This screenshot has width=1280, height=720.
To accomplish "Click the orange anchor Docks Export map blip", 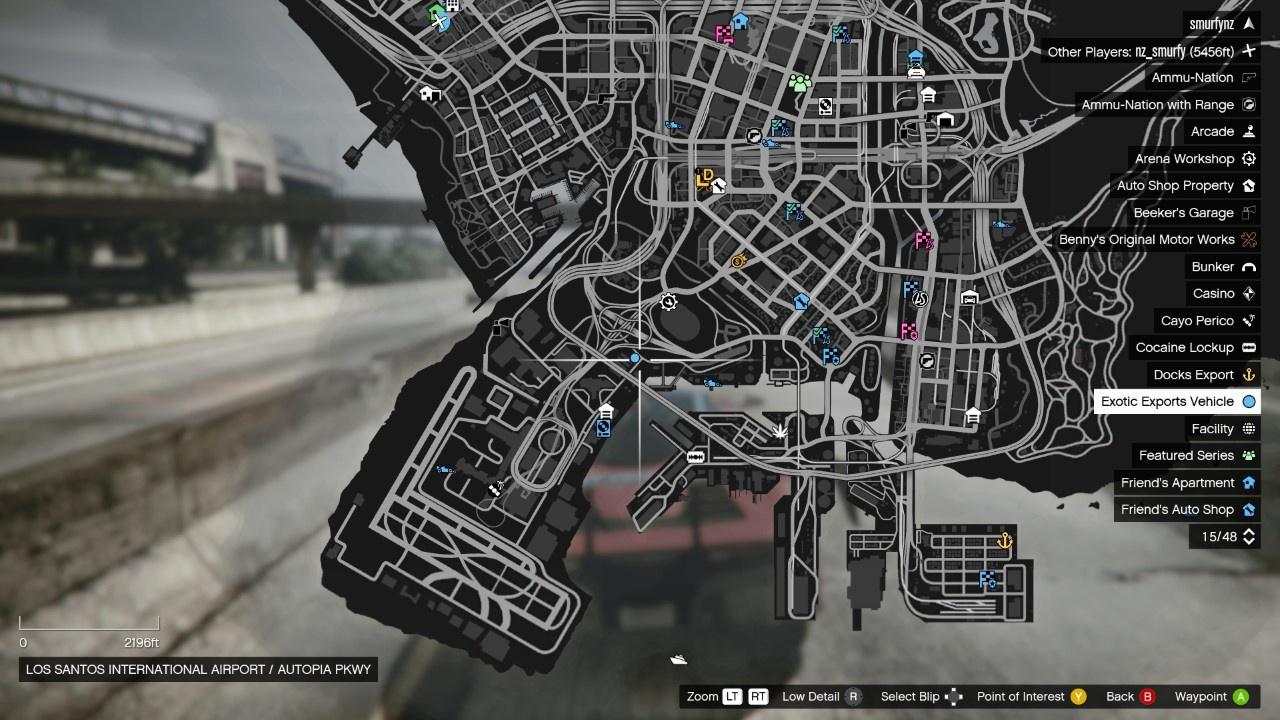I will click(1004, 541).
